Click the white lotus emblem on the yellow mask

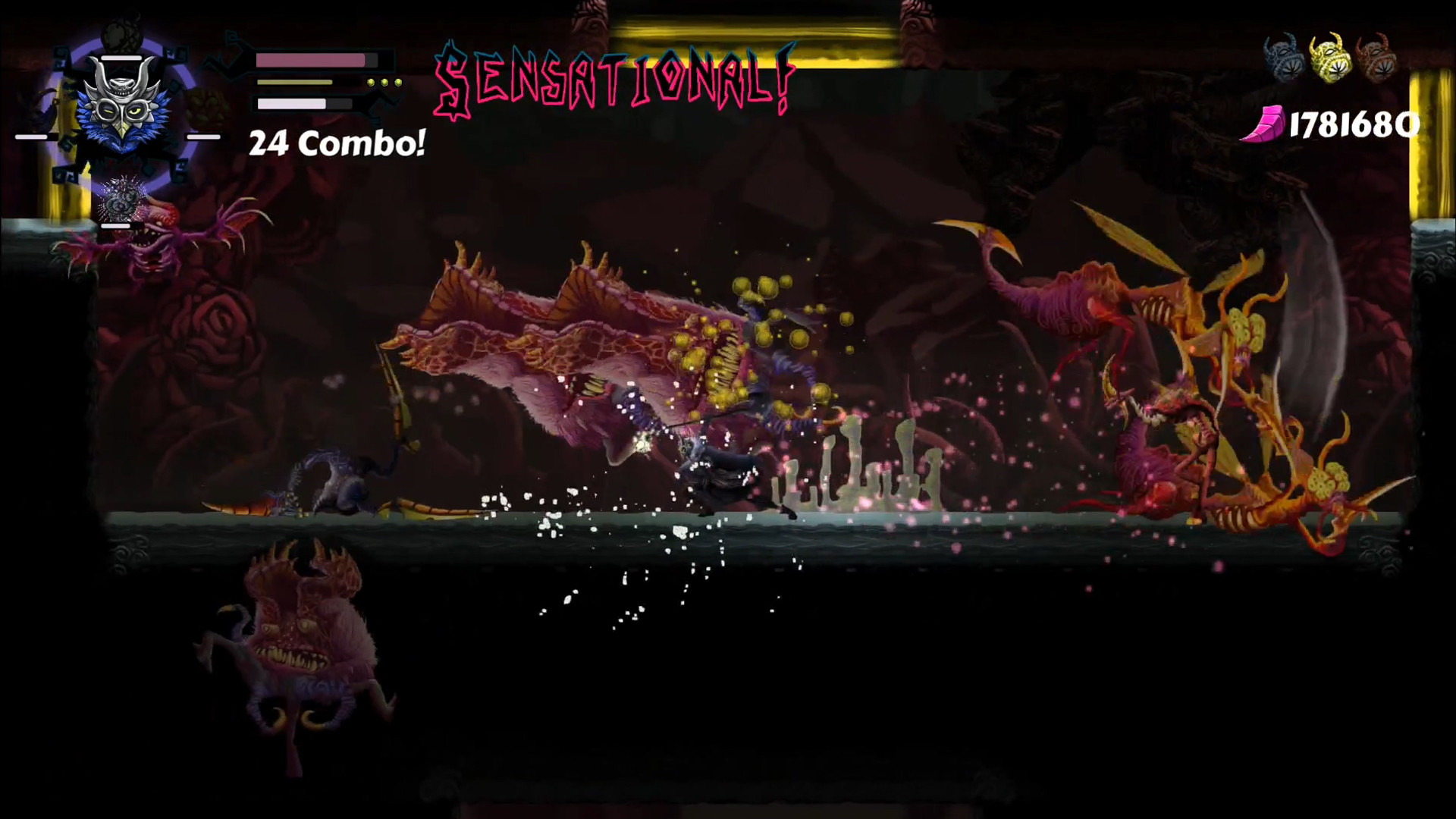tap(1338, 70)
